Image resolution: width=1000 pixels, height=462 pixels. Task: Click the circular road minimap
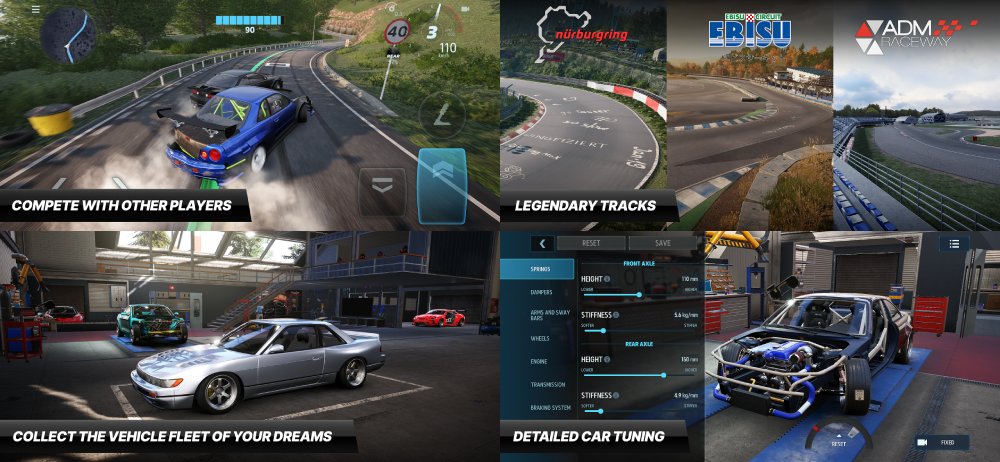coord(67,33)
